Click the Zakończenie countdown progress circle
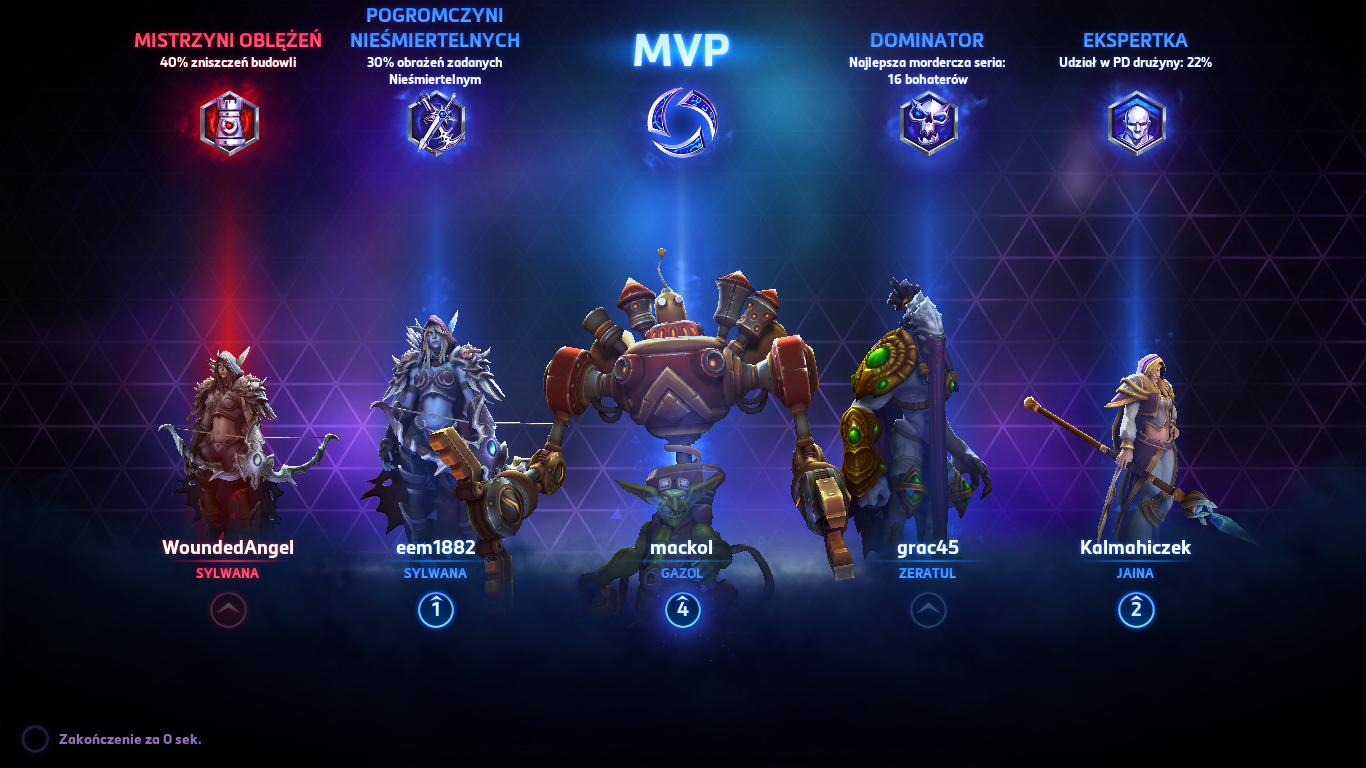The image size is (1366, 768). pos(34,738)
